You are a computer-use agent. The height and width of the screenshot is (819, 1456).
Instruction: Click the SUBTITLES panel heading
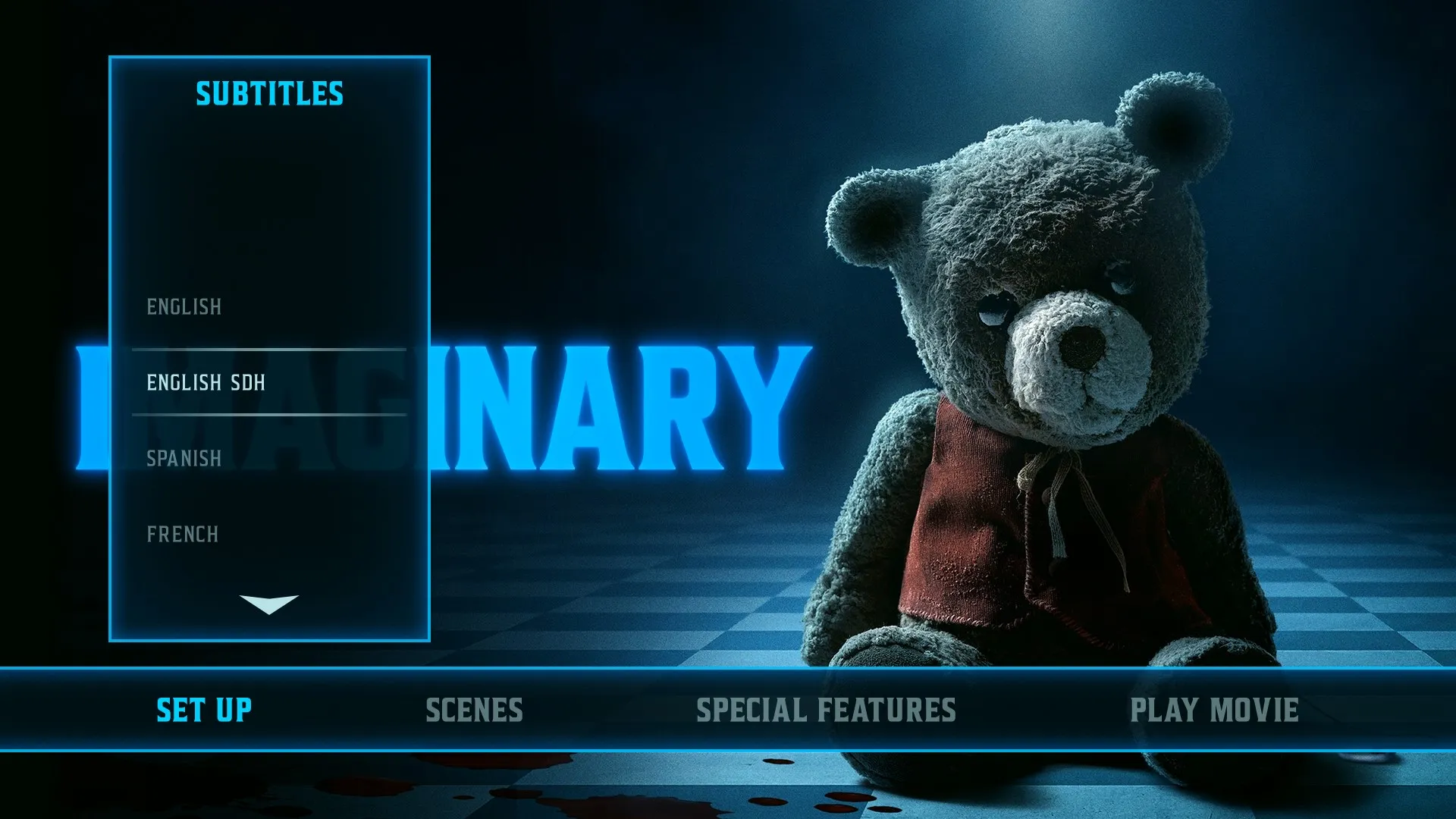pos(269,94)
